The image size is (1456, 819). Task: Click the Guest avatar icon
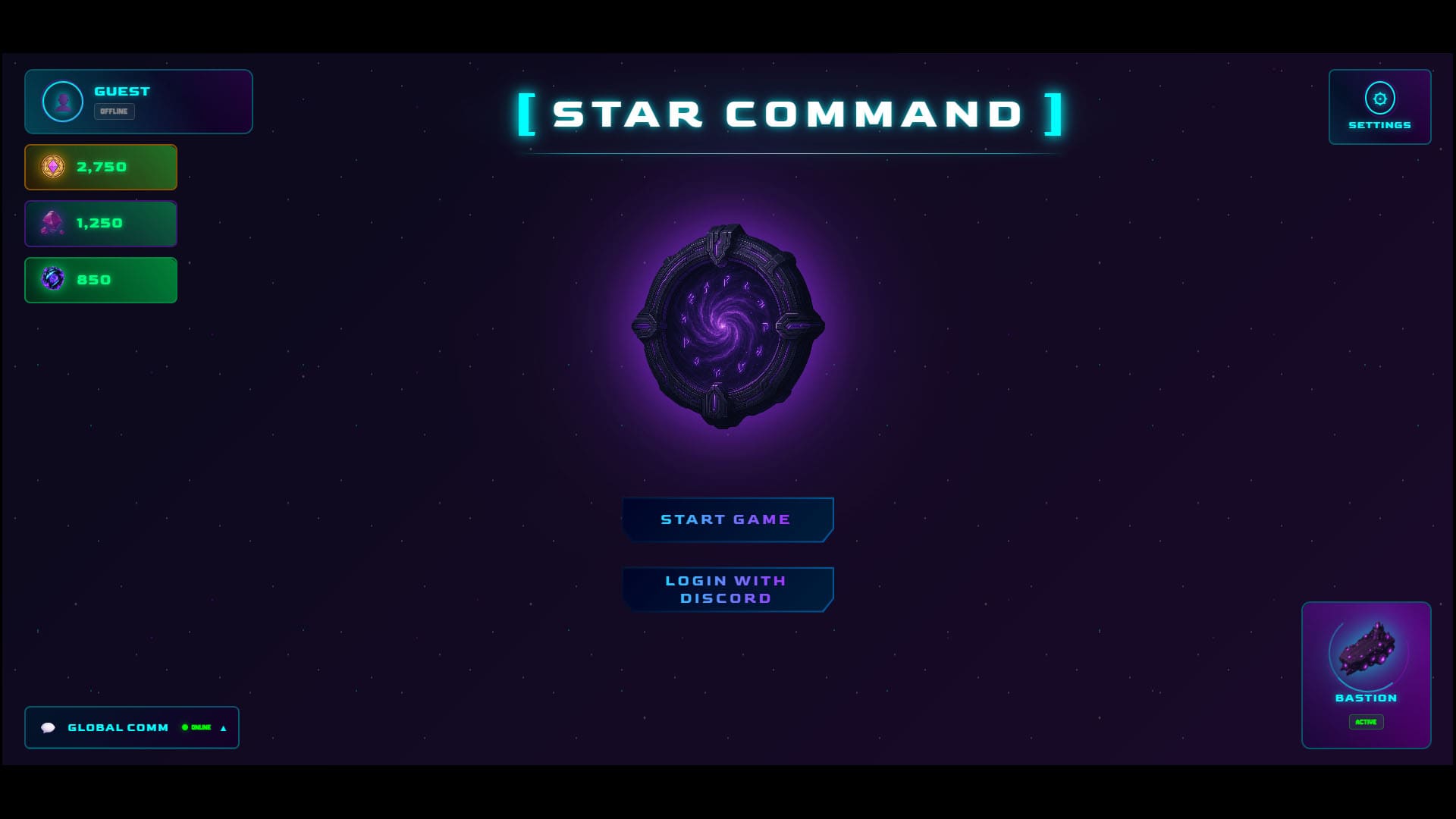coord(63,101)
